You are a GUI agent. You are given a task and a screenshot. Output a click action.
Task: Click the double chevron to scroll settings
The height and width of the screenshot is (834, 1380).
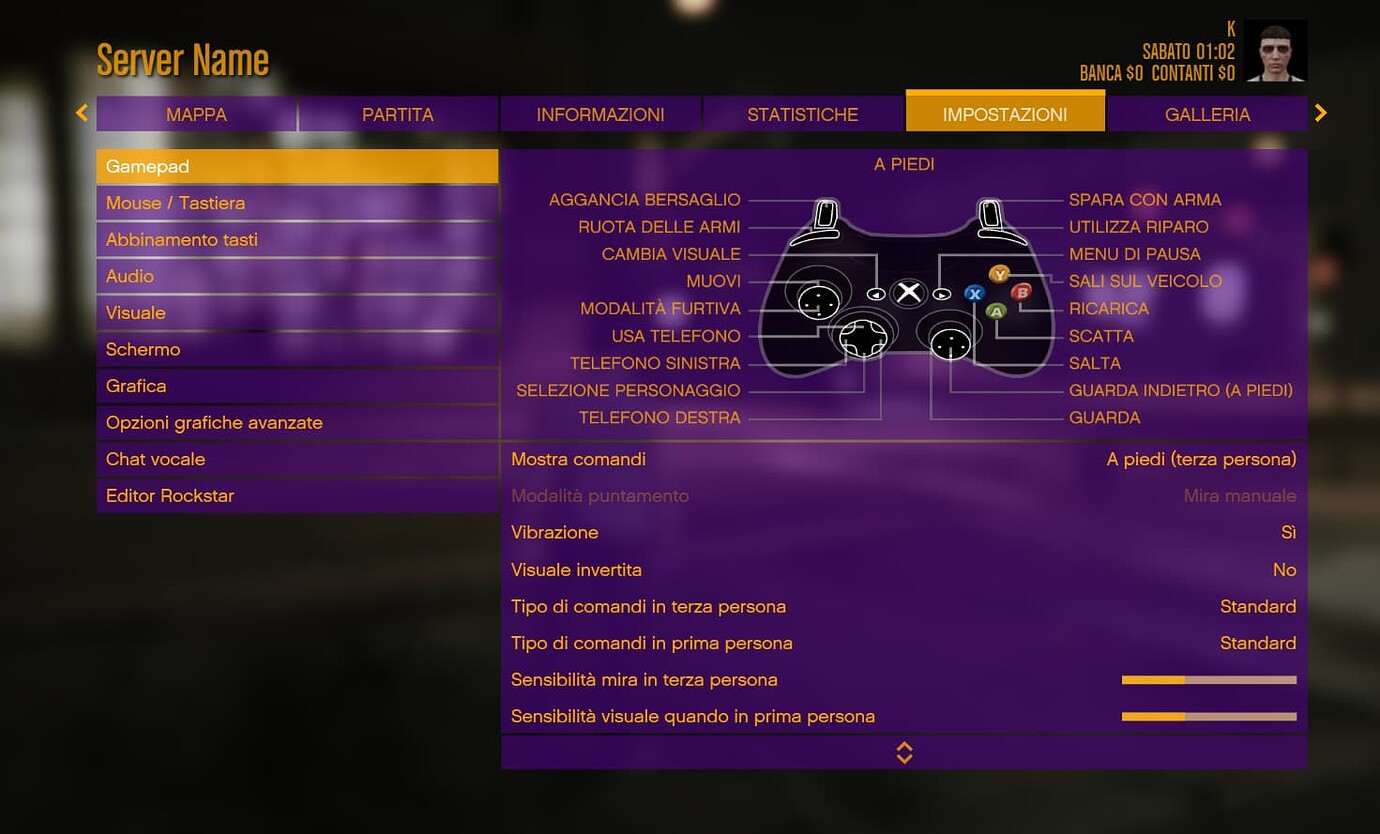point(904,752)
